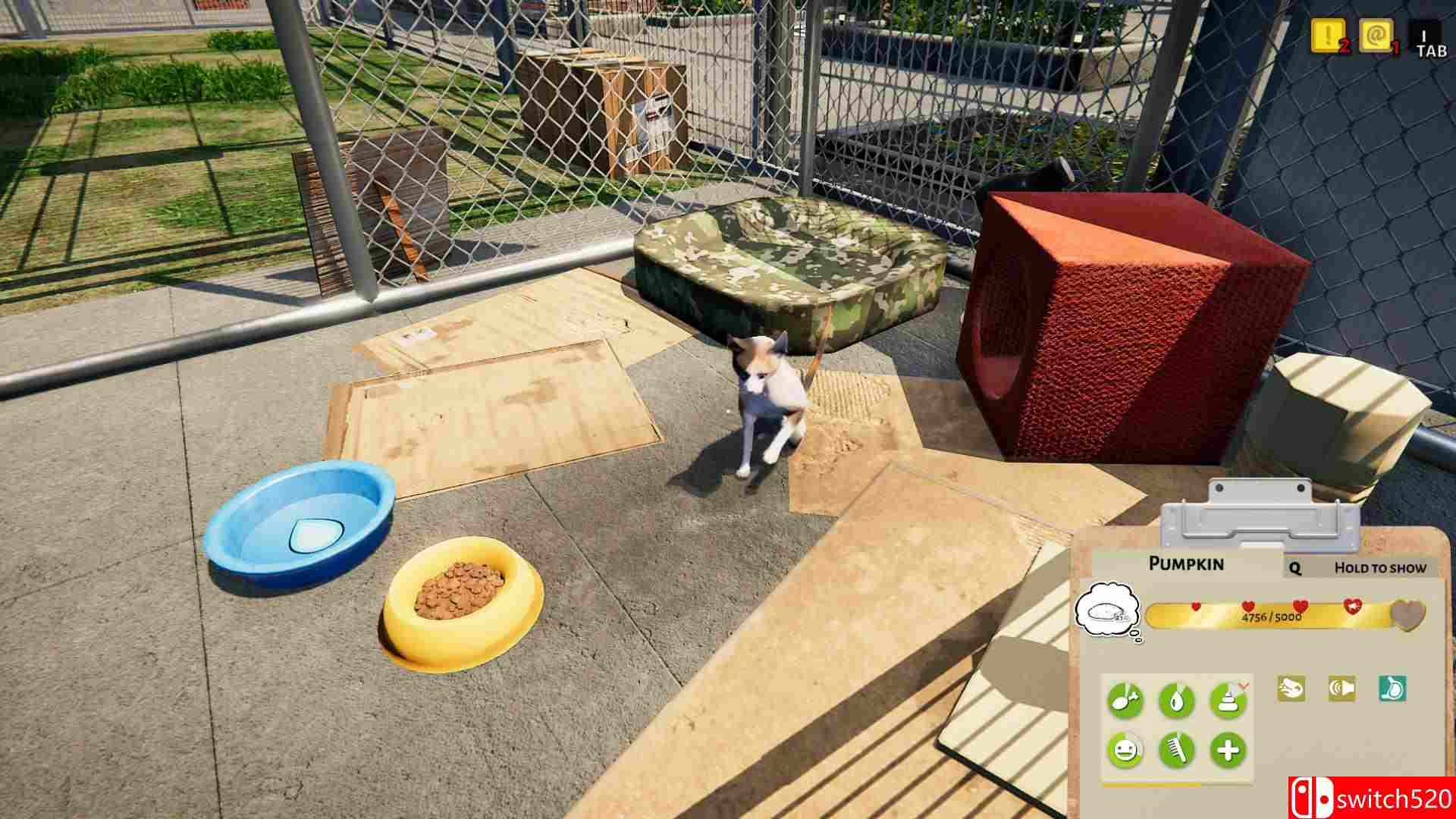Select the gold animal behavior status icon
This screenshot has width=1456, height=819.
tap(1291, 689)
